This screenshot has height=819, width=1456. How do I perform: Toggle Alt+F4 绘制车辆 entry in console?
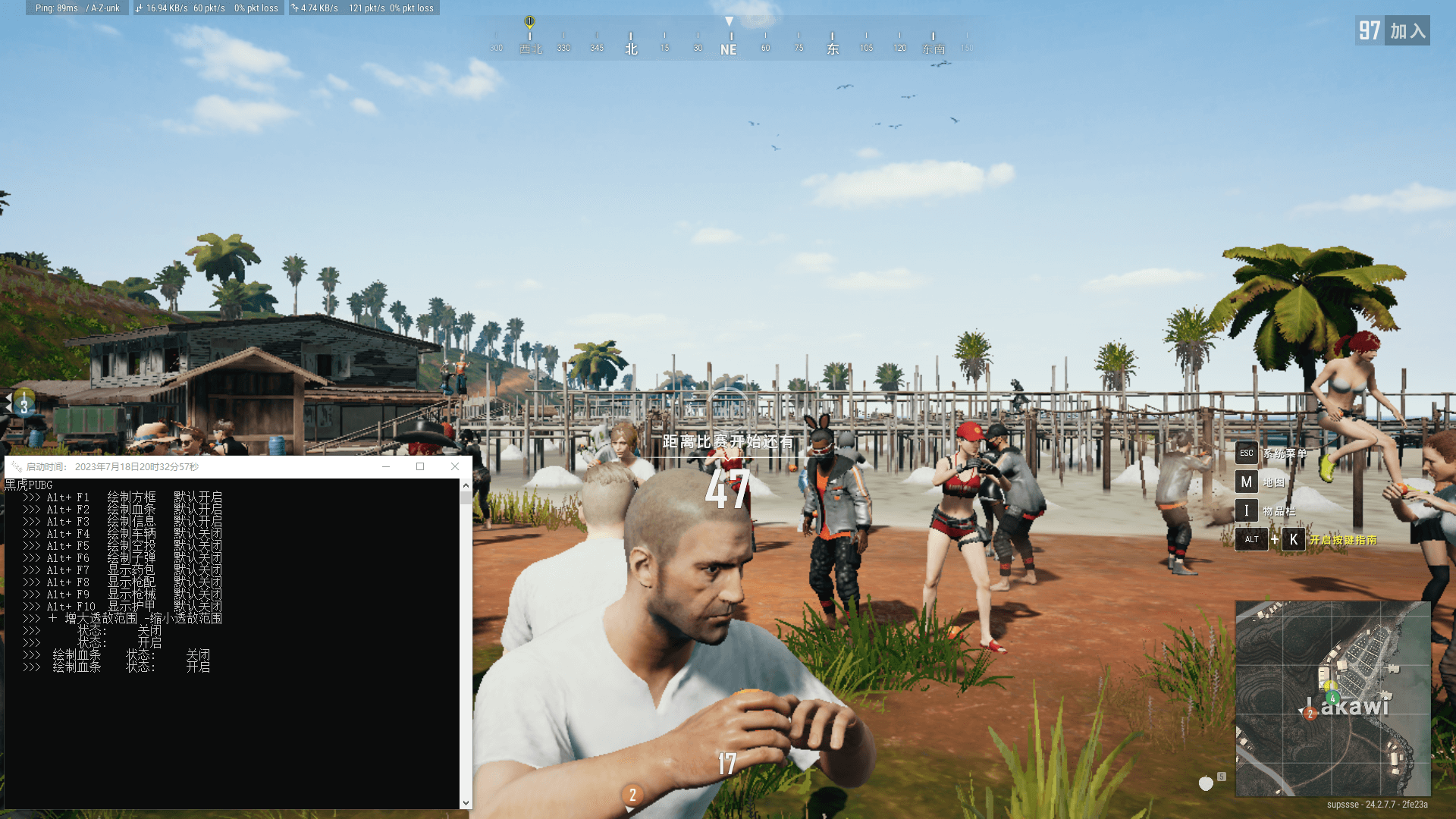click(121, 533)
